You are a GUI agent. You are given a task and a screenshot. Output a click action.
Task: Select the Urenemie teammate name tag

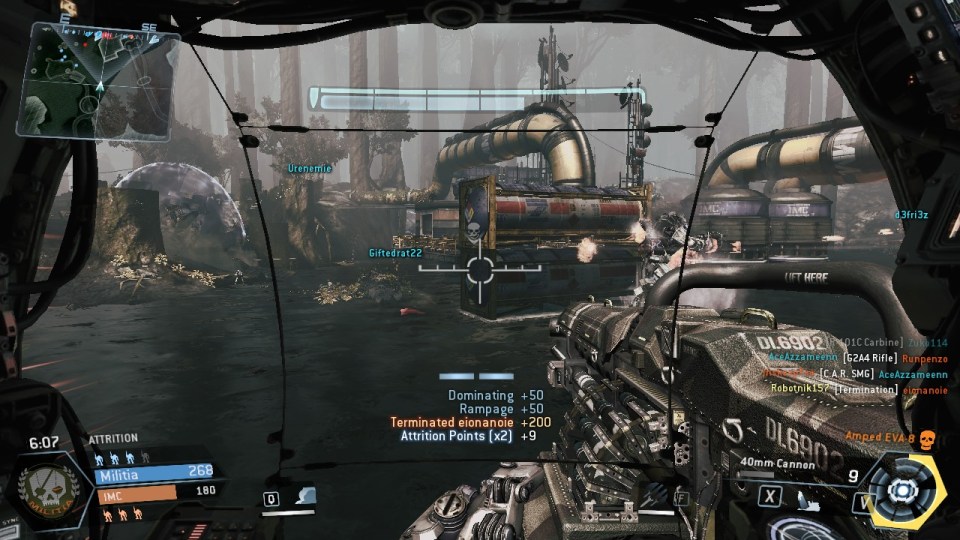coord(309,168)
